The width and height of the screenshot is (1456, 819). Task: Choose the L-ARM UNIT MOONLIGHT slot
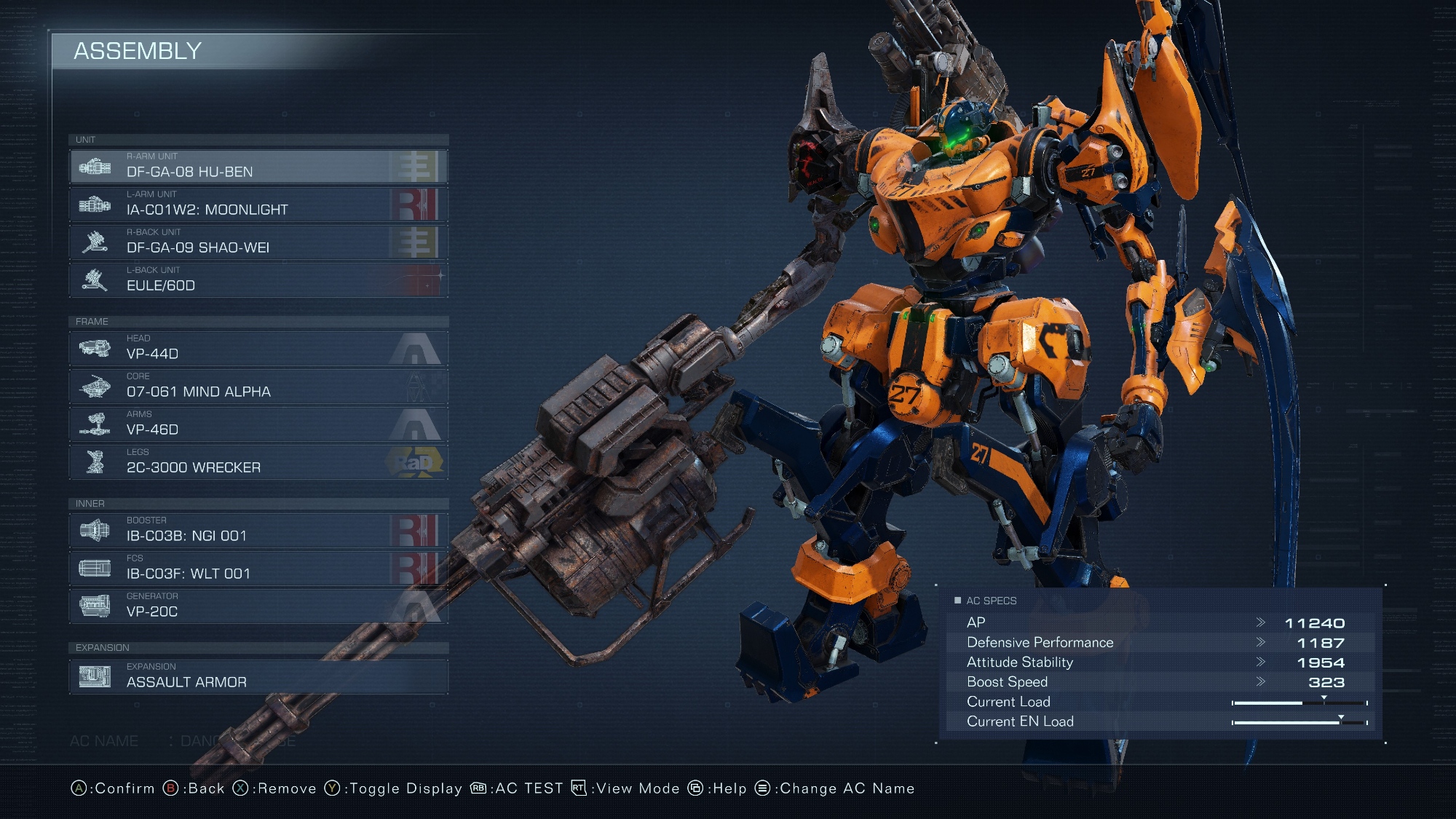click(x=258, y=205)
